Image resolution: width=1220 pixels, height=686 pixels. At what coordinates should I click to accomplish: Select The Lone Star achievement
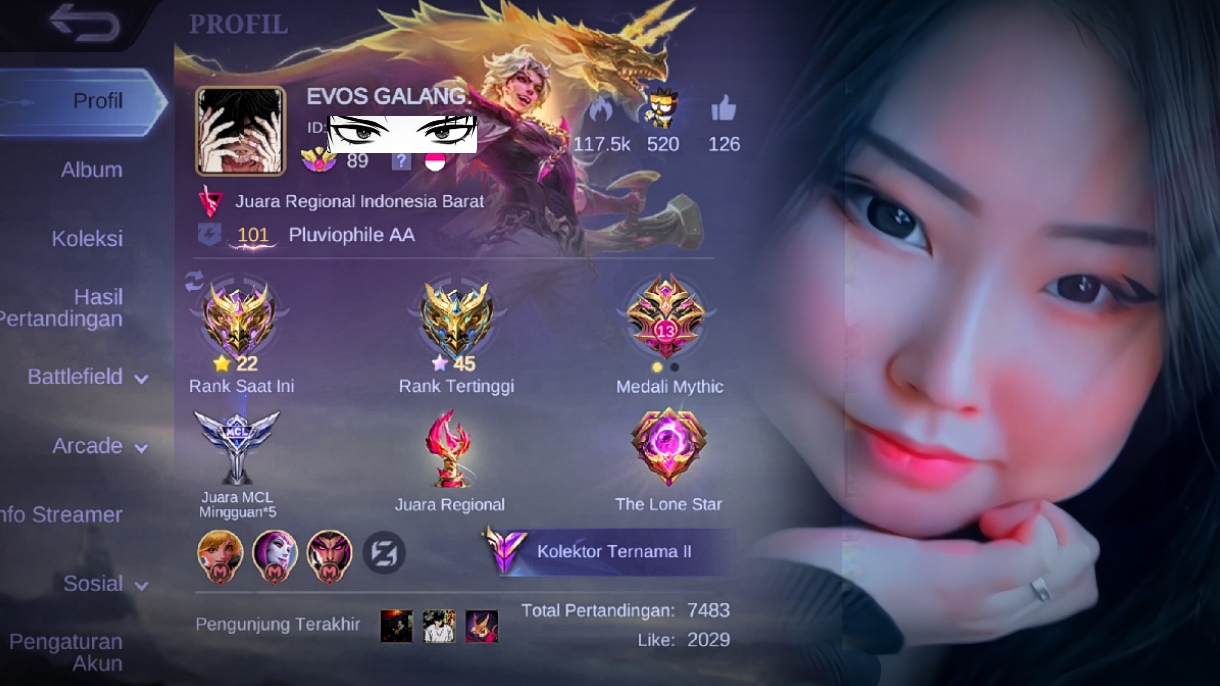point(668,448)
